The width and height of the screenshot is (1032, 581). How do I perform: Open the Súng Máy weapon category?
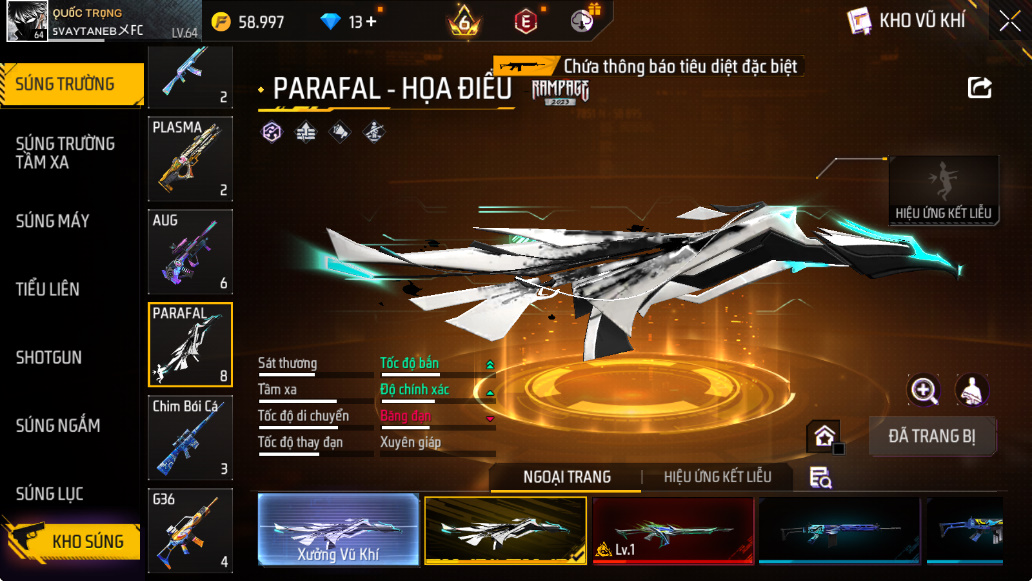tap(53, 221)
